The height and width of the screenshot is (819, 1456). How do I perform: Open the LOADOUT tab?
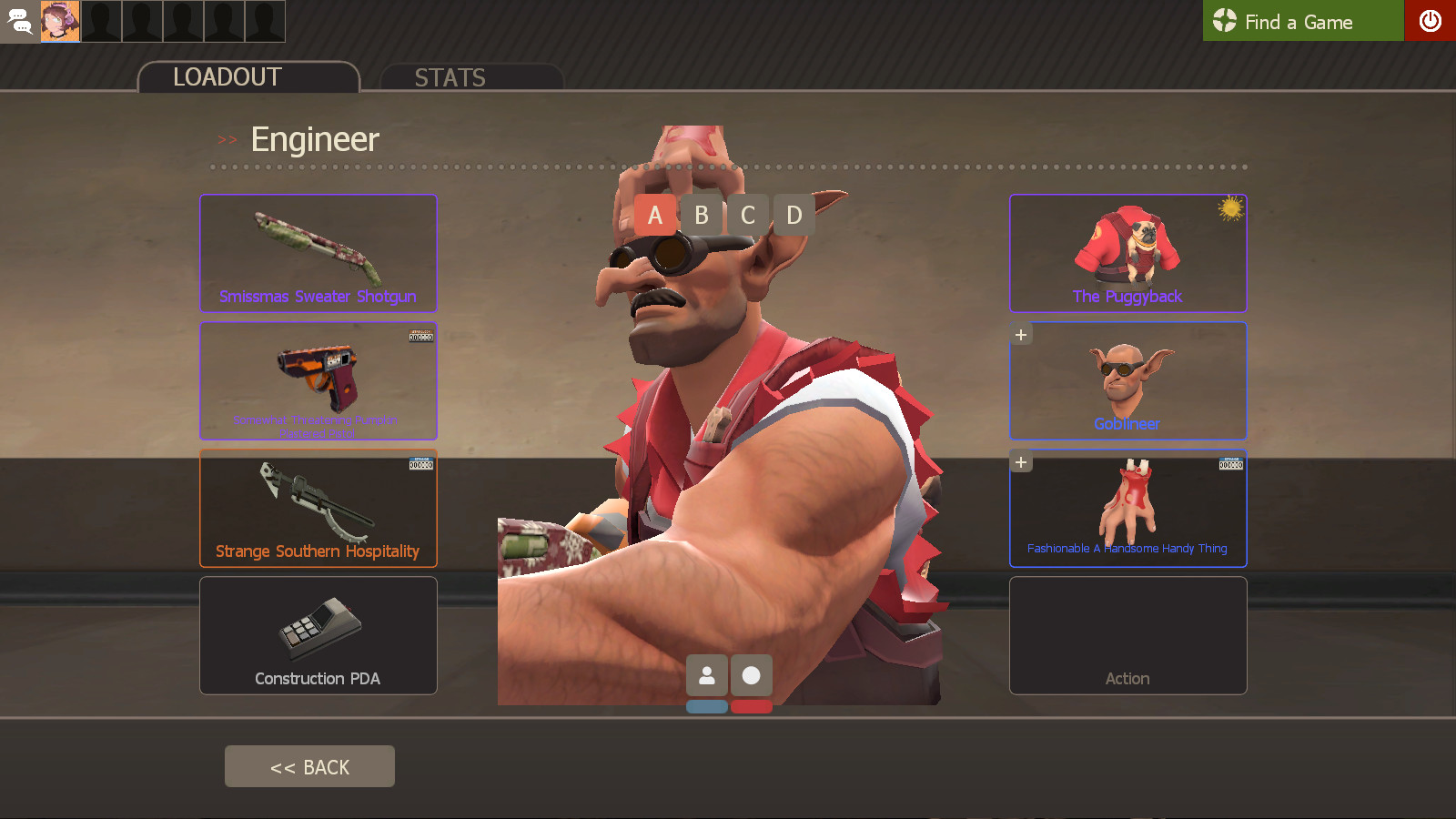point(227,77)
